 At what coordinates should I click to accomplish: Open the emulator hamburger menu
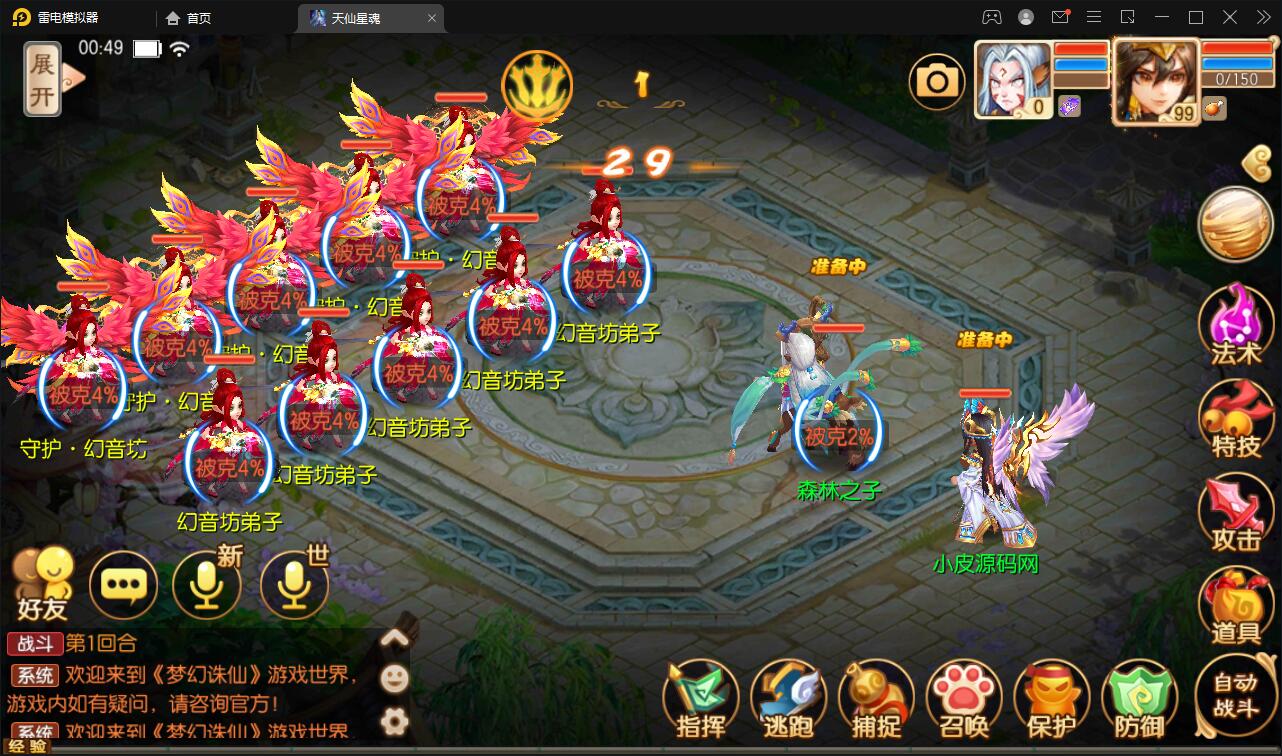(1094, 17)
